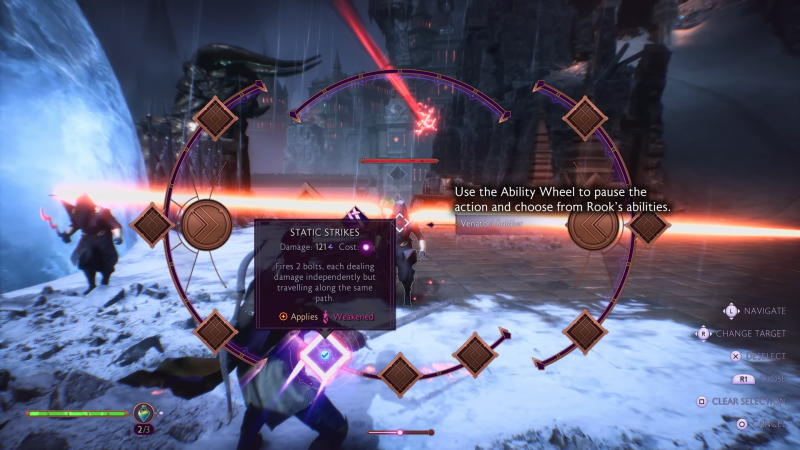Select the highlighted Static Strikes ability slot

[x=325, y=353]
